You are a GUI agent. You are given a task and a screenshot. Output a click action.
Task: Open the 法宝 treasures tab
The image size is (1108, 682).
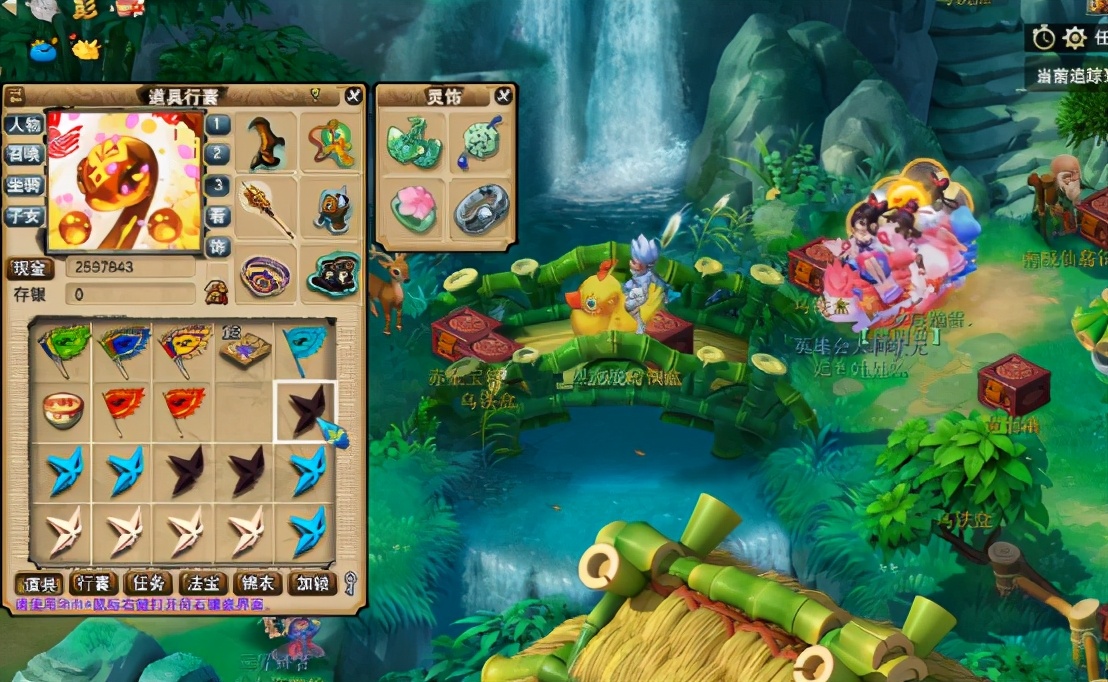(x=203, y=584)
